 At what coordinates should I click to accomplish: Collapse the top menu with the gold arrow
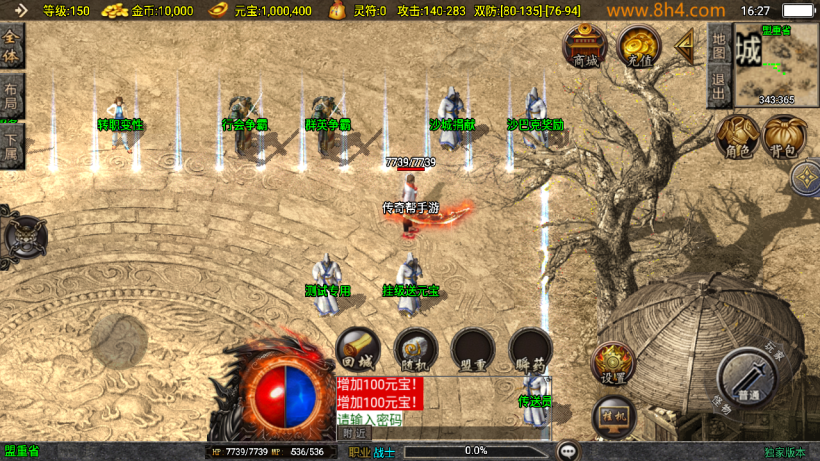pyautogui.click(x=686, y=45)
